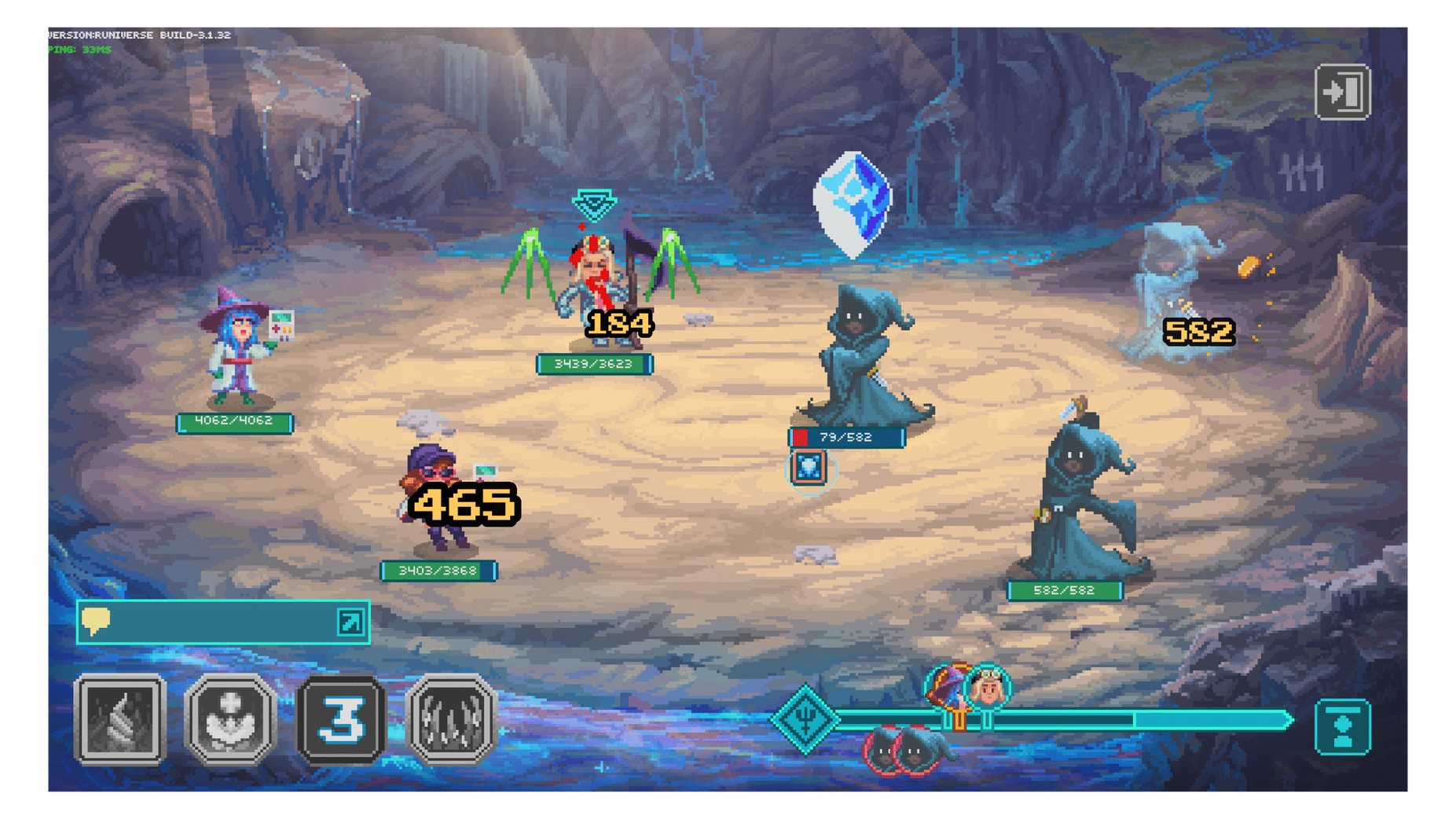Click the exit battle door button
The height and width of the screenshot is (819, 1456).
[x=1342, y=92]
